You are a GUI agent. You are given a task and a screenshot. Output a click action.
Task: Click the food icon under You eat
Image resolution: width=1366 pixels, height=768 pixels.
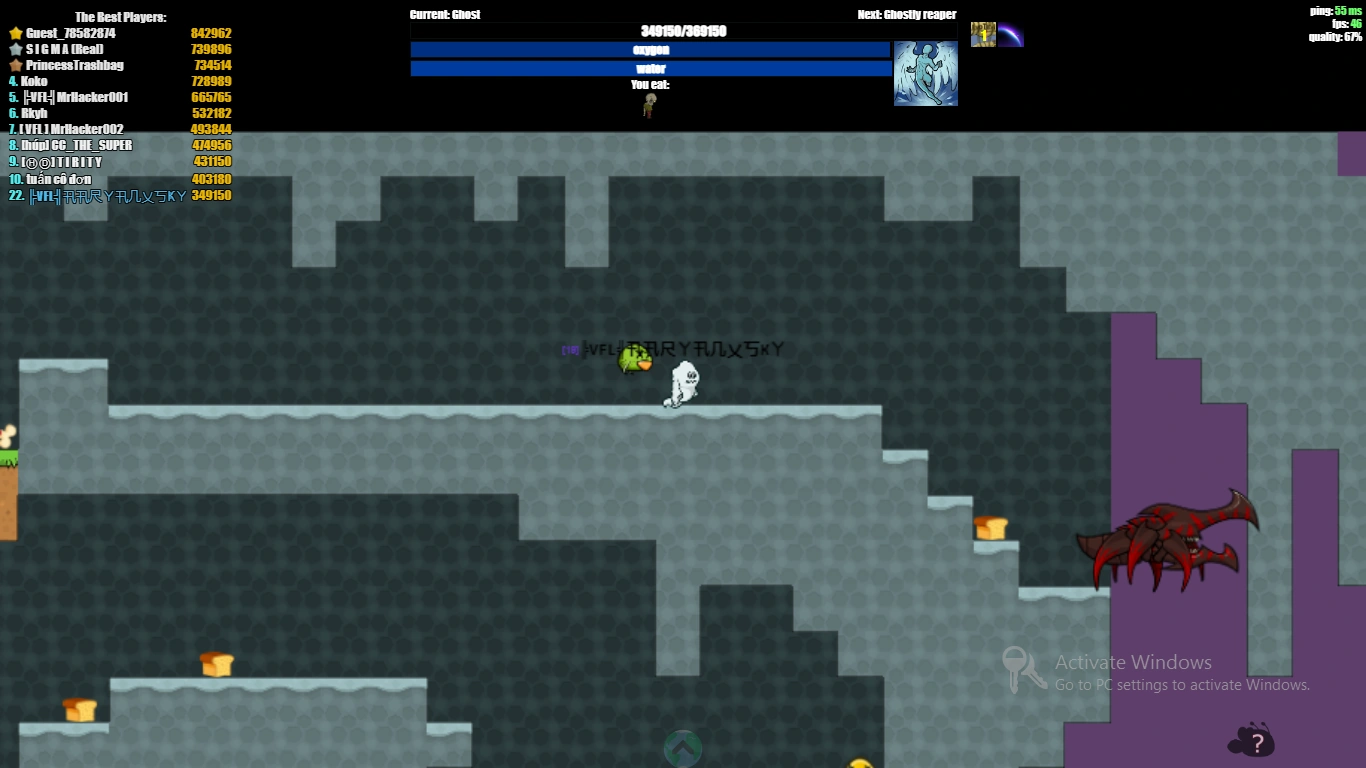pos(648,103)
